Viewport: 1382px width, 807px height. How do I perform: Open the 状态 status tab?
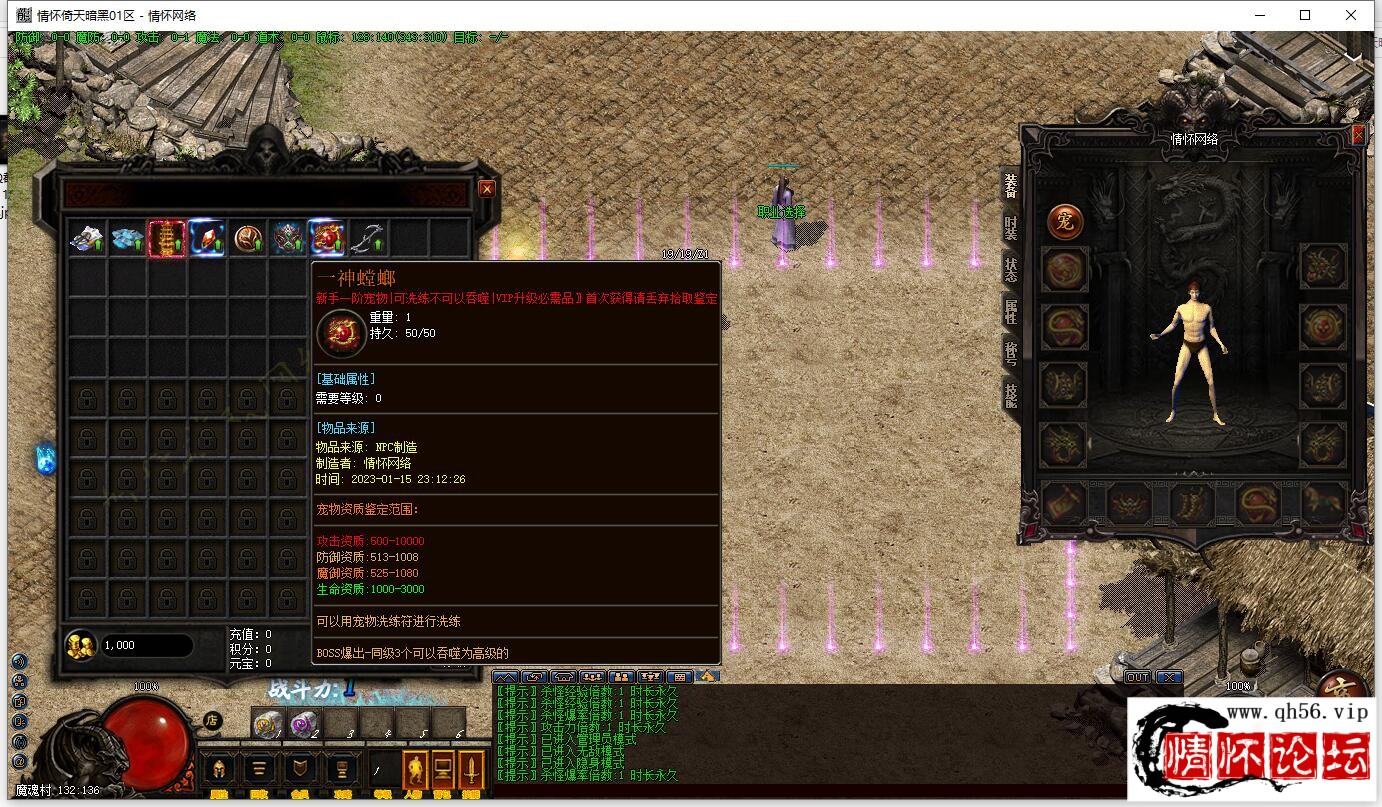[x=1010, y=268]
